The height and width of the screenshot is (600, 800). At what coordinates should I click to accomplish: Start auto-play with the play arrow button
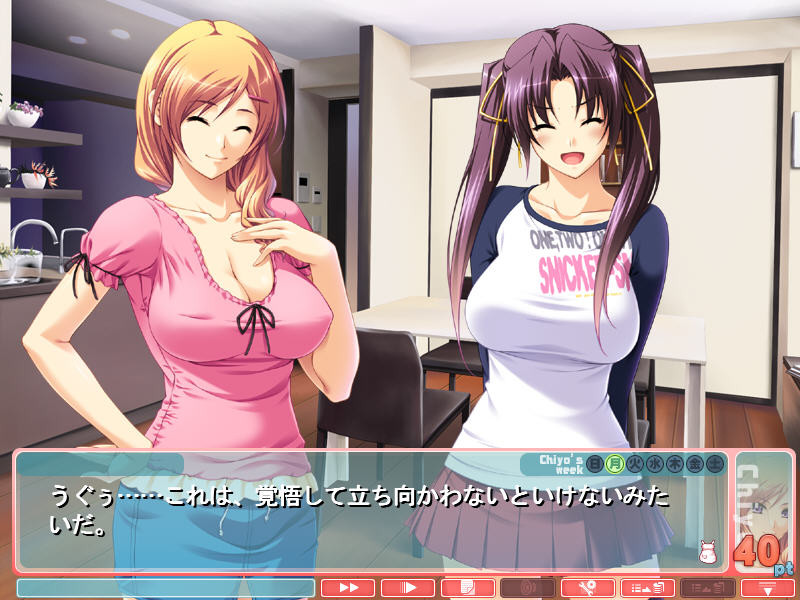pos(407,588)
